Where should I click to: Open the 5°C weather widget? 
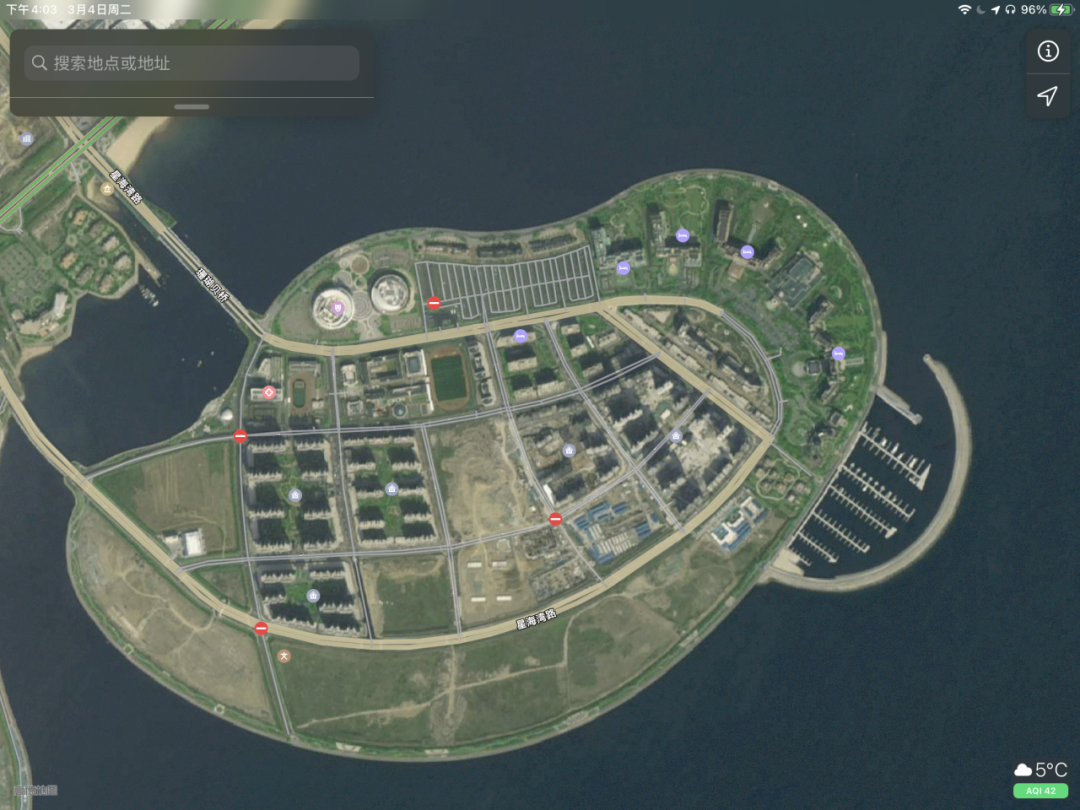click(1040, 769)
